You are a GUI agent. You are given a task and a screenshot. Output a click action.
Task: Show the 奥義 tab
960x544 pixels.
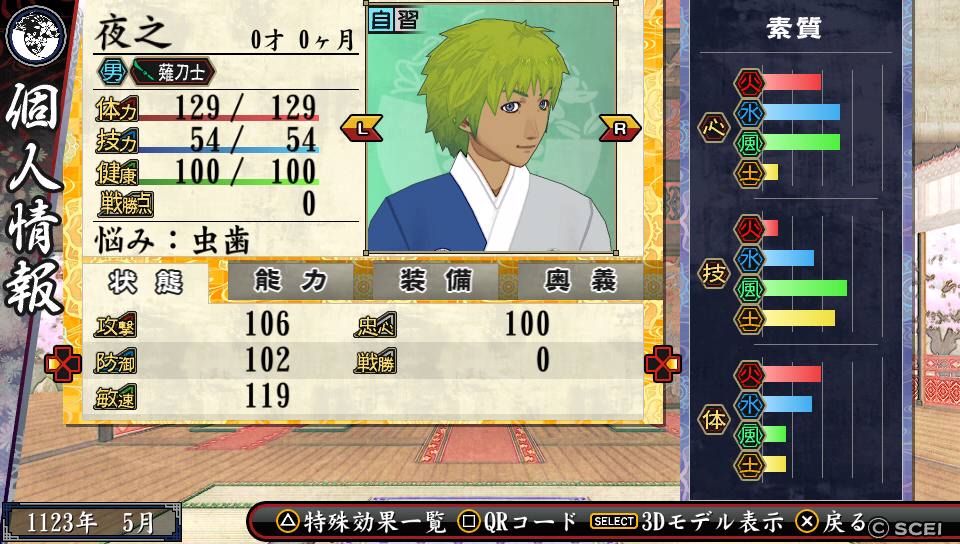(x=581, y=282)
